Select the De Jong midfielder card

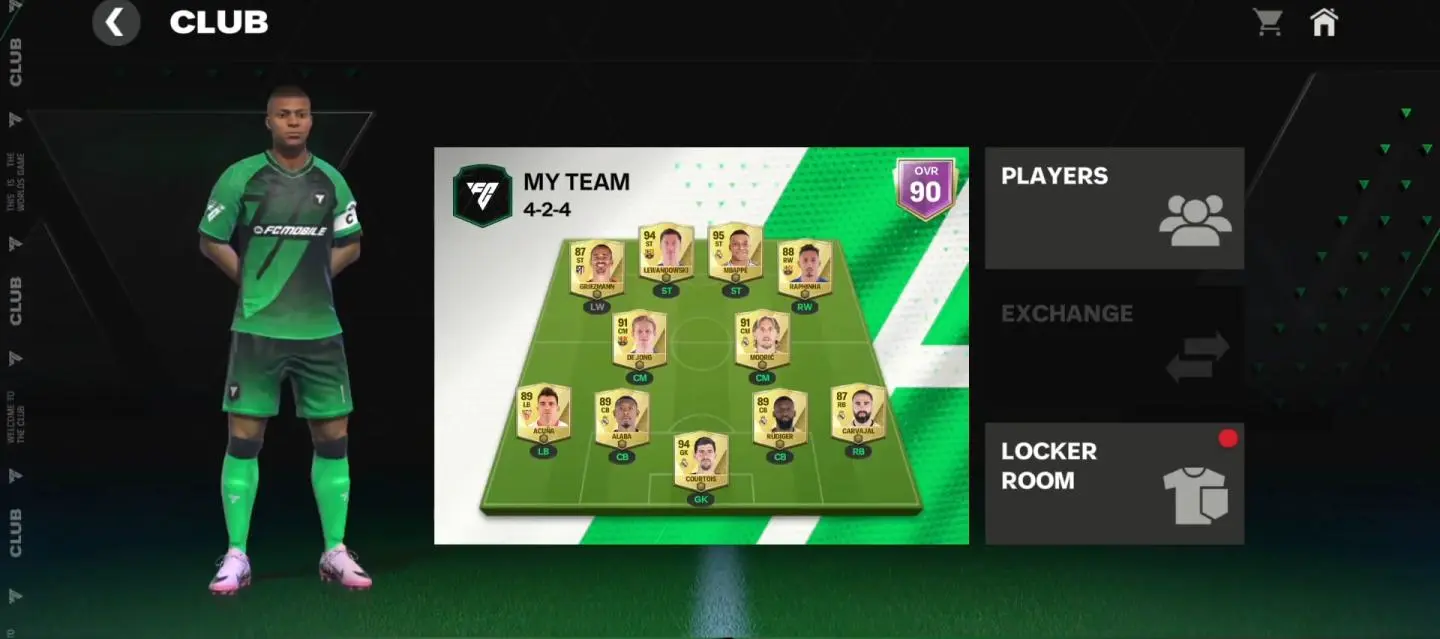click(x=639, y=339)
